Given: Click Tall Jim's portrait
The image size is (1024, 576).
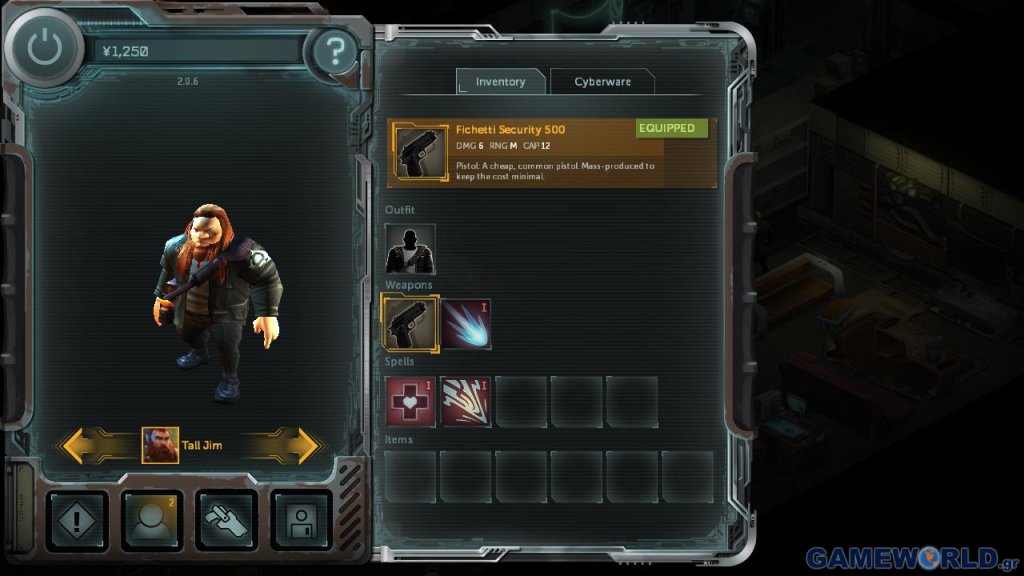Looking at the screenshot, I should 160,445.
